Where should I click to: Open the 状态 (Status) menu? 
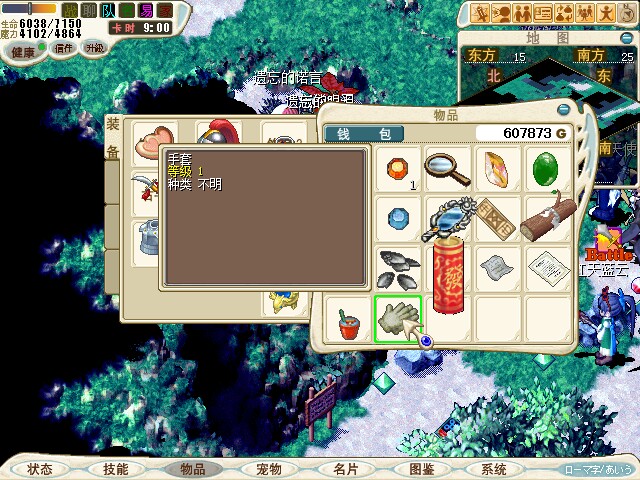pos(40,469)
